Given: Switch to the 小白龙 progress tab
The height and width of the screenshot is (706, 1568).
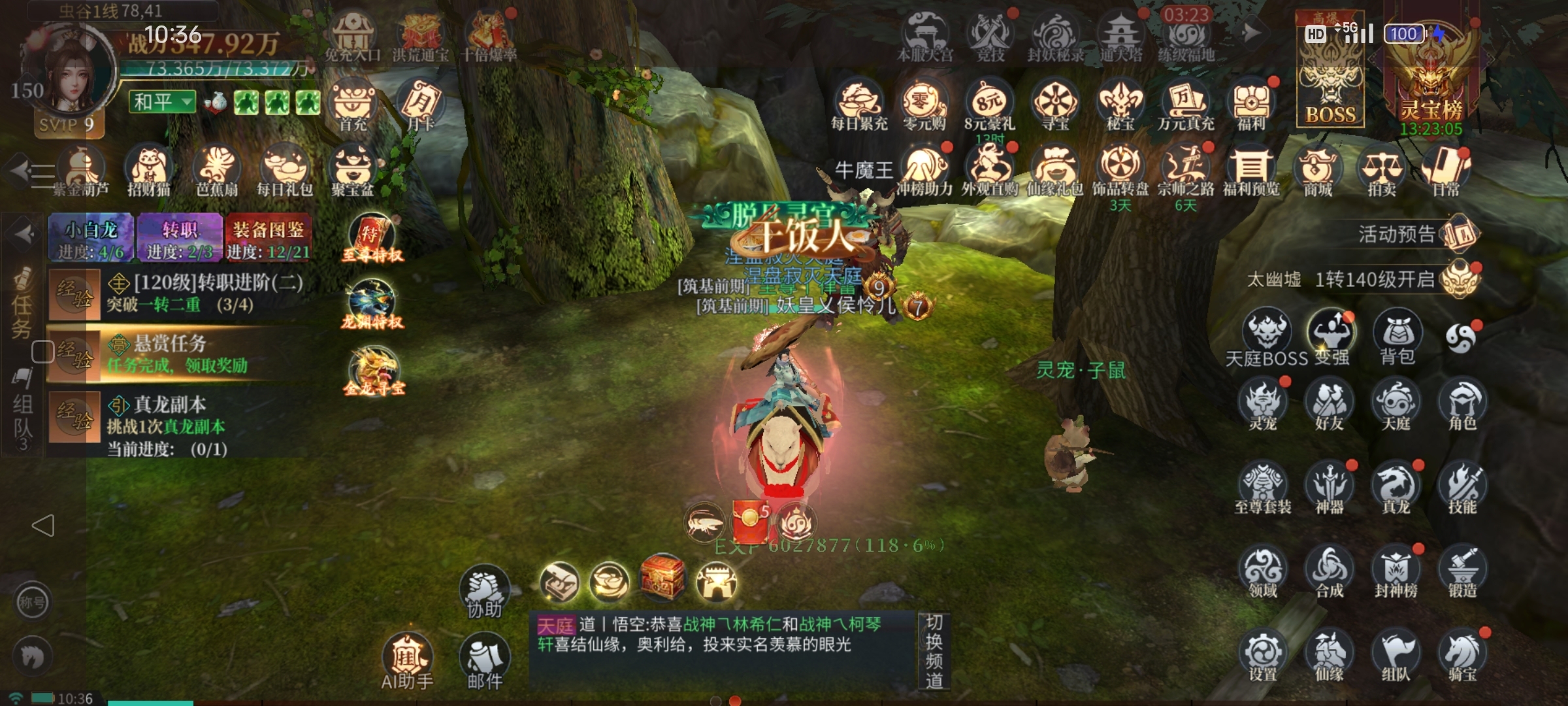Looking at the screenshot, I should tap(91, 239).
